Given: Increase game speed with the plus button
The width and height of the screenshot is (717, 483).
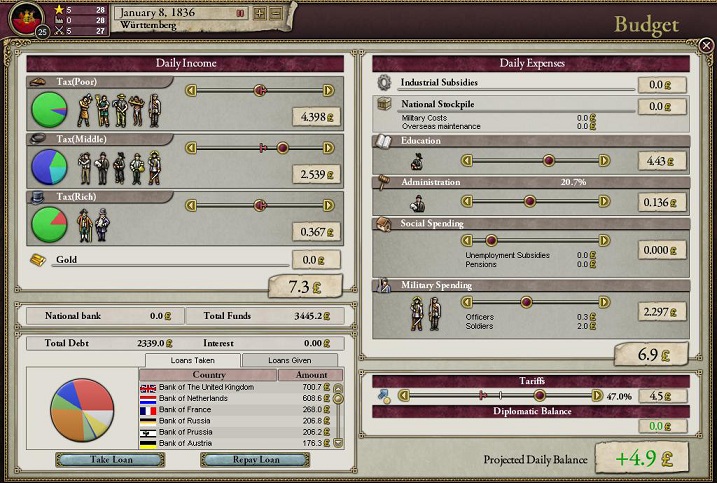Looking at the screenshot, I should pyautogui.click(x=260, y=13).
